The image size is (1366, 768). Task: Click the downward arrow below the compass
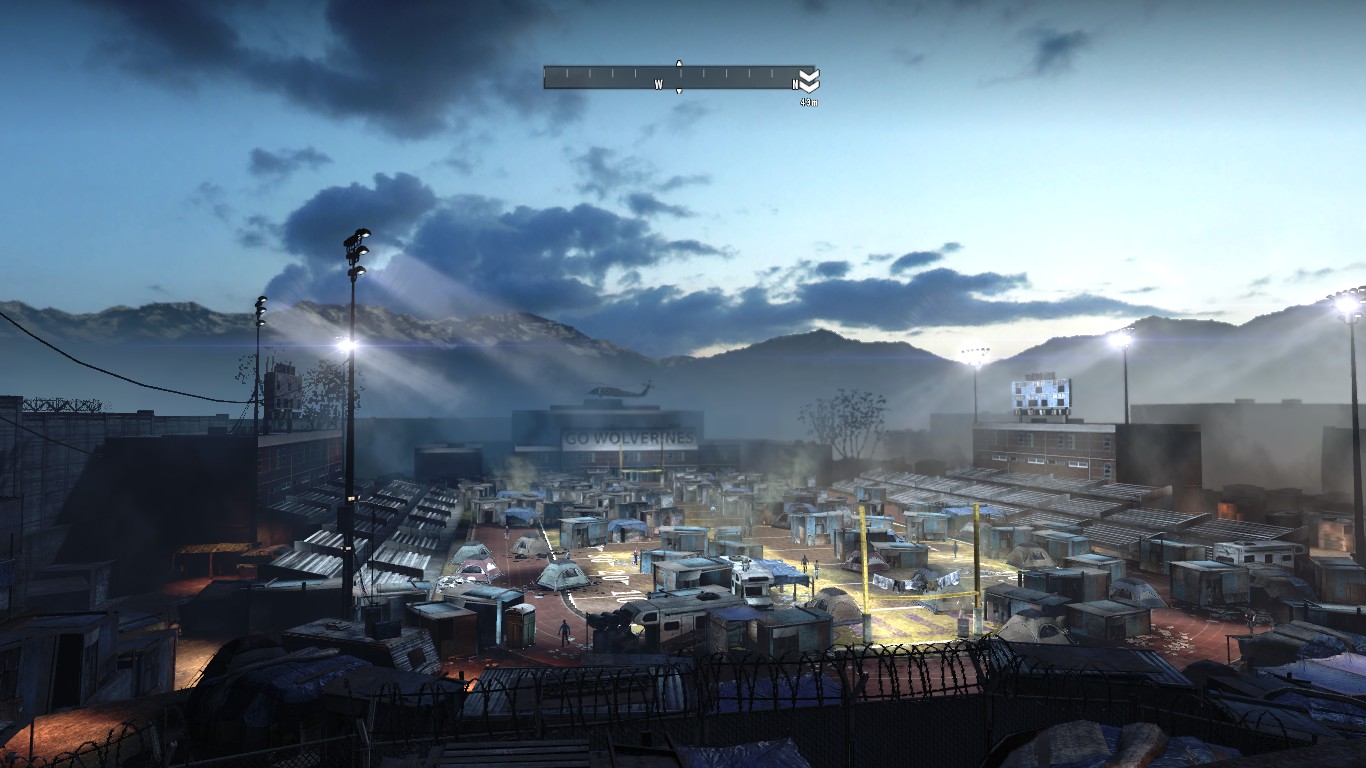coord(679,91)
